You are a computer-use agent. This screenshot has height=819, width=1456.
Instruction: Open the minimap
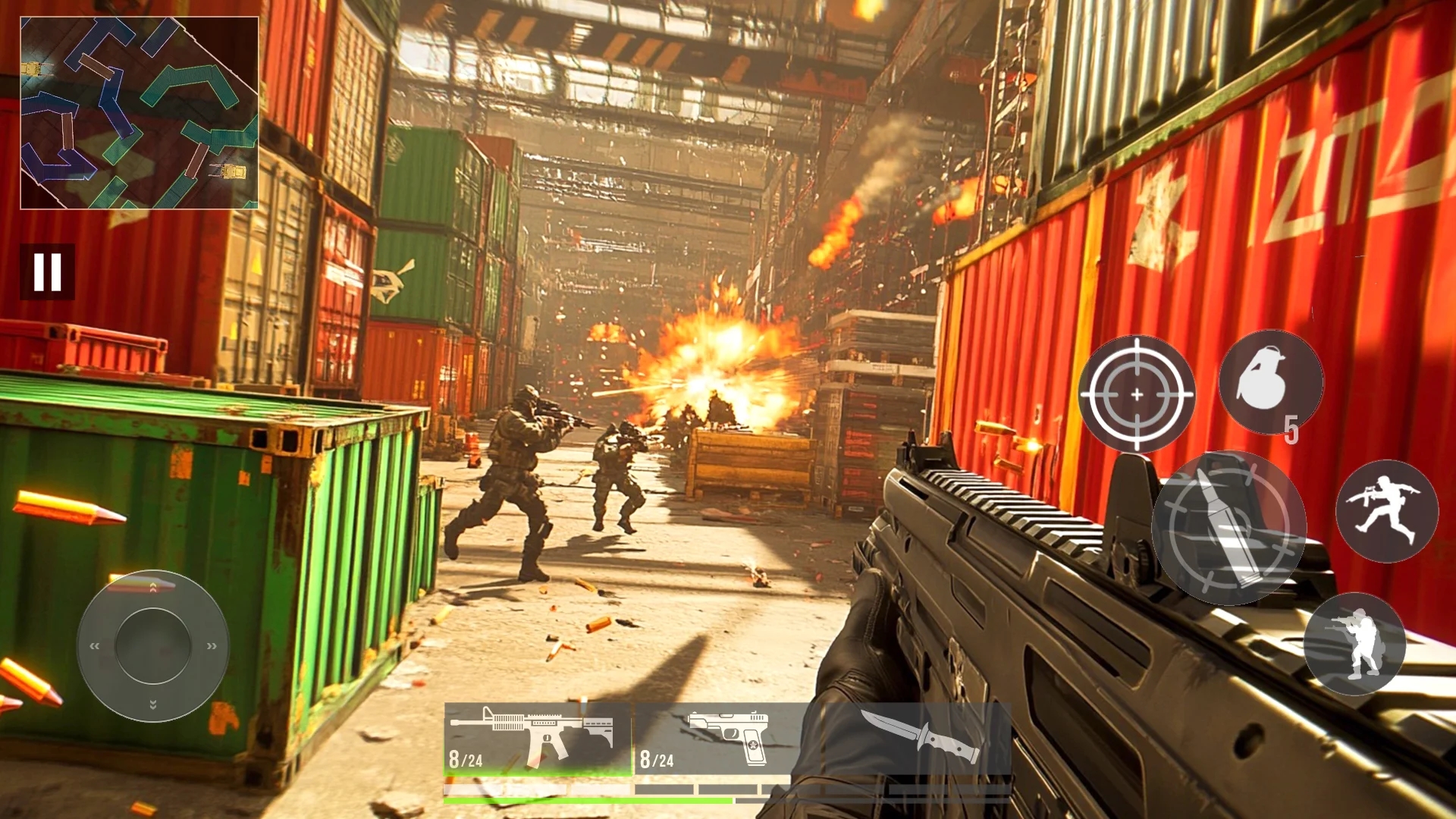[x=140, y=113]
